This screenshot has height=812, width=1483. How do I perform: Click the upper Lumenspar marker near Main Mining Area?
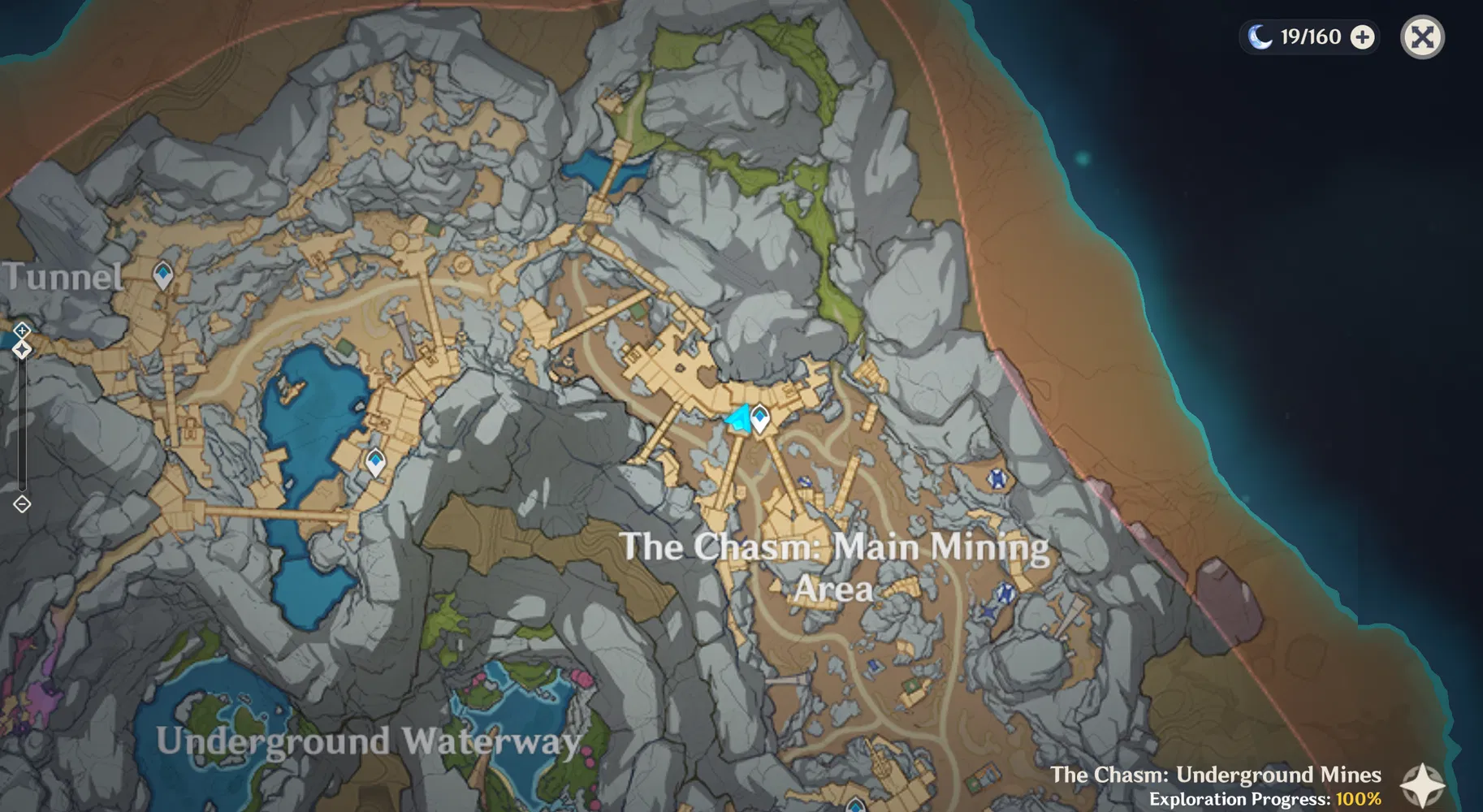[997, 479]
